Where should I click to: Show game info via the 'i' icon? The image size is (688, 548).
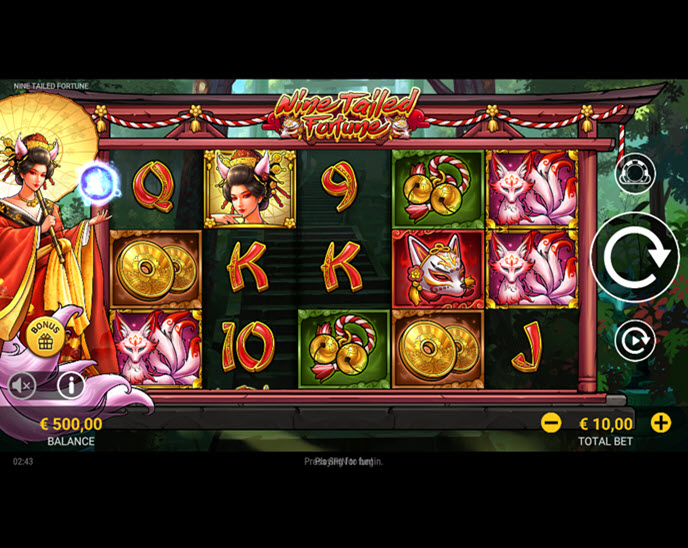[x=70, y=384]
